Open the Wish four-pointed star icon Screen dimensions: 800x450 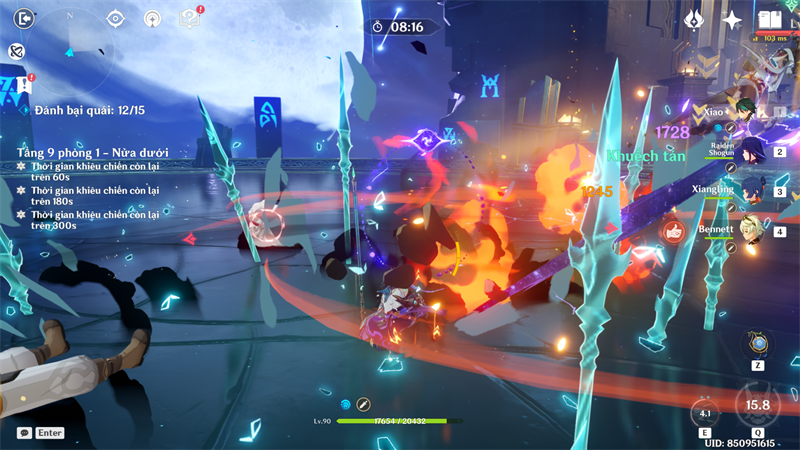[732, 19]
